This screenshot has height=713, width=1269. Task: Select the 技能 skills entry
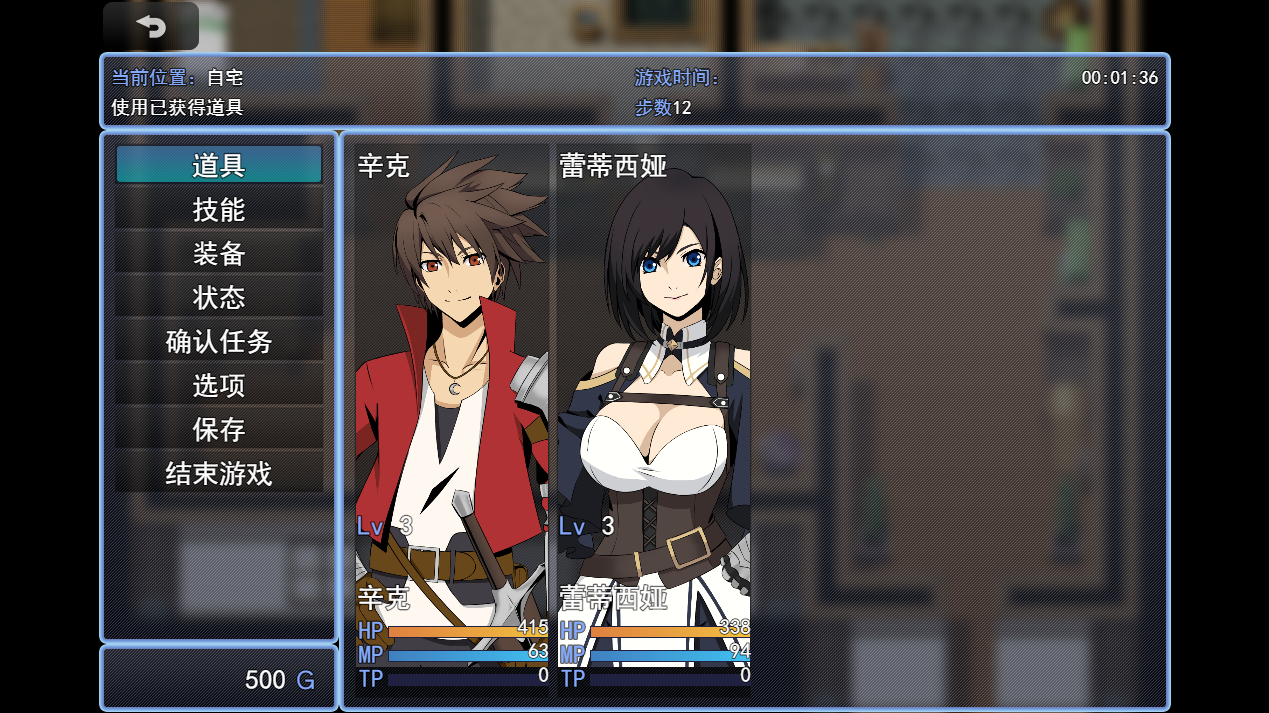219,209
